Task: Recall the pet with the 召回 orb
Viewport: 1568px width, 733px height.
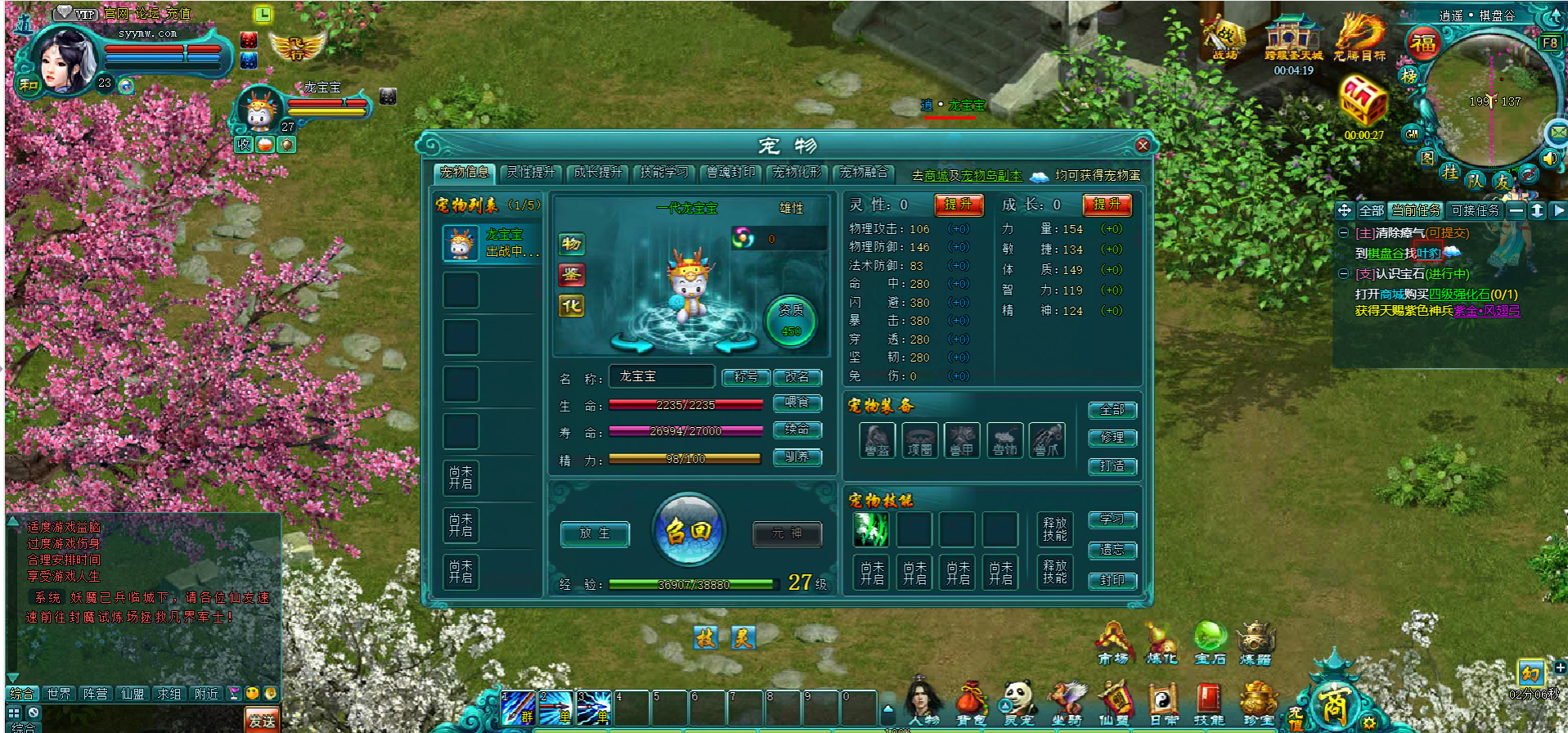Action: (689, 531)
